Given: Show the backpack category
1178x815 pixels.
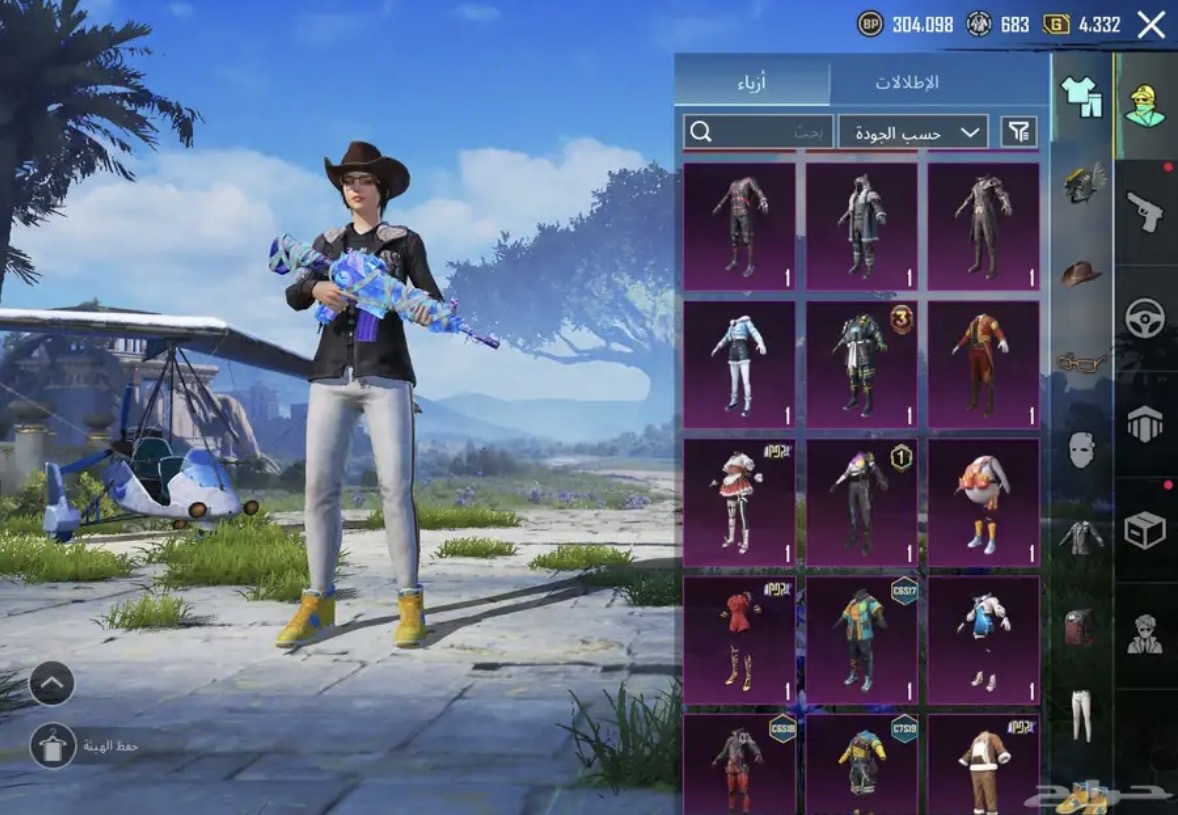Looking at the screenshot, I should 1080,627.
